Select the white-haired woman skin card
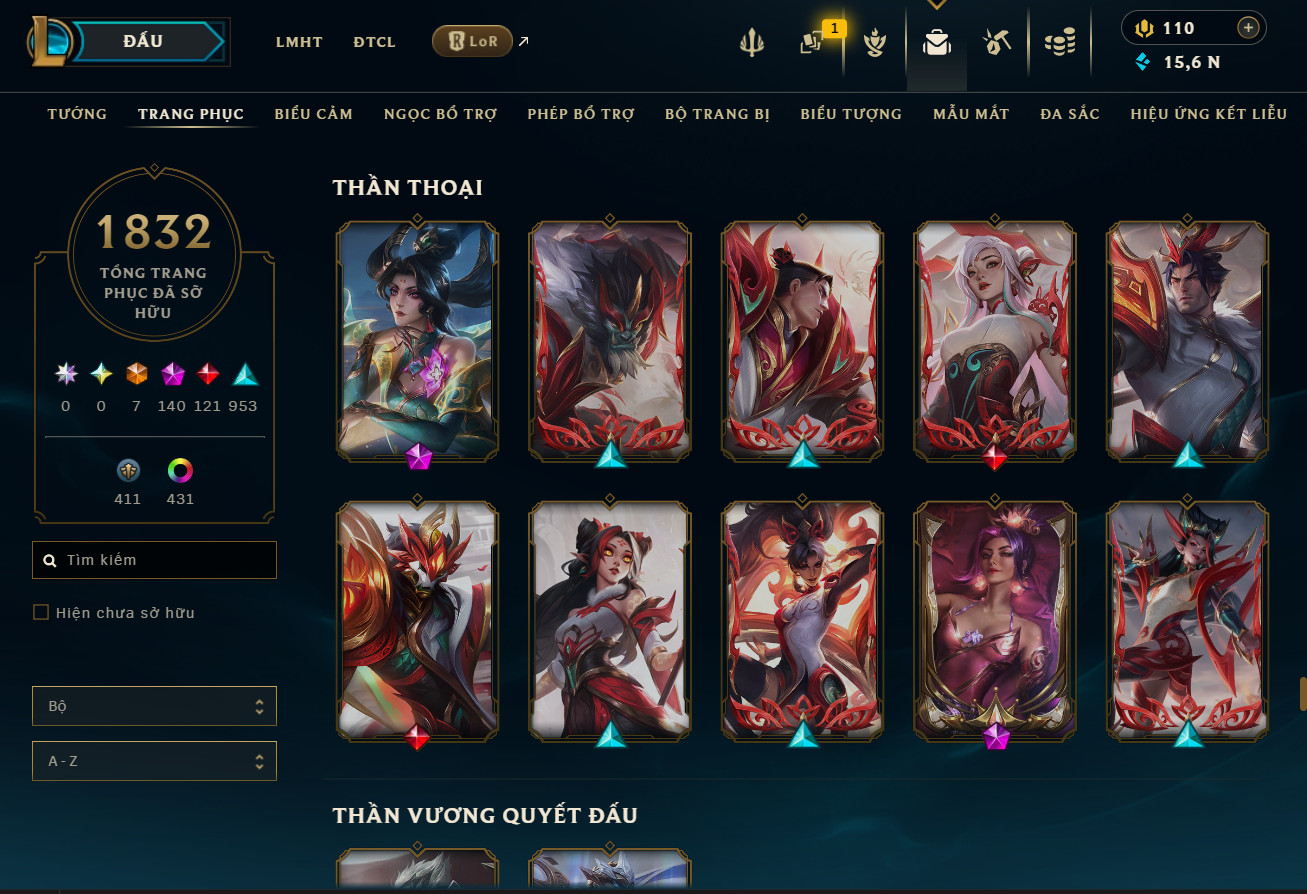Viewport: 1307px width, 894px height. pyautogui.click(x=994, y=340)
